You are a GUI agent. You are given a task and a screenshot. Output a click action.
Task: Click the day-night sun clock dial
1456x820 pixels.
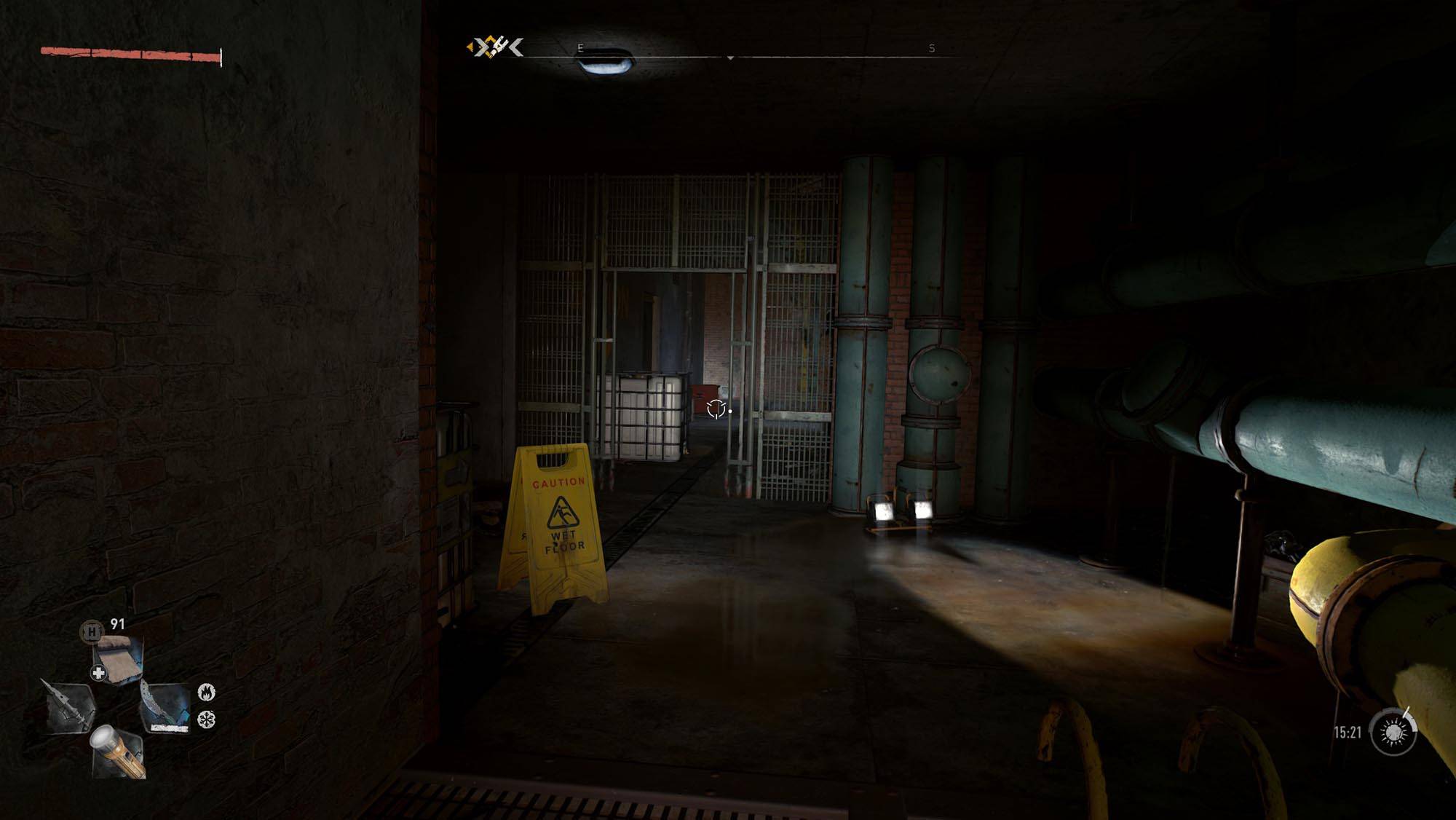(1393, 733)
